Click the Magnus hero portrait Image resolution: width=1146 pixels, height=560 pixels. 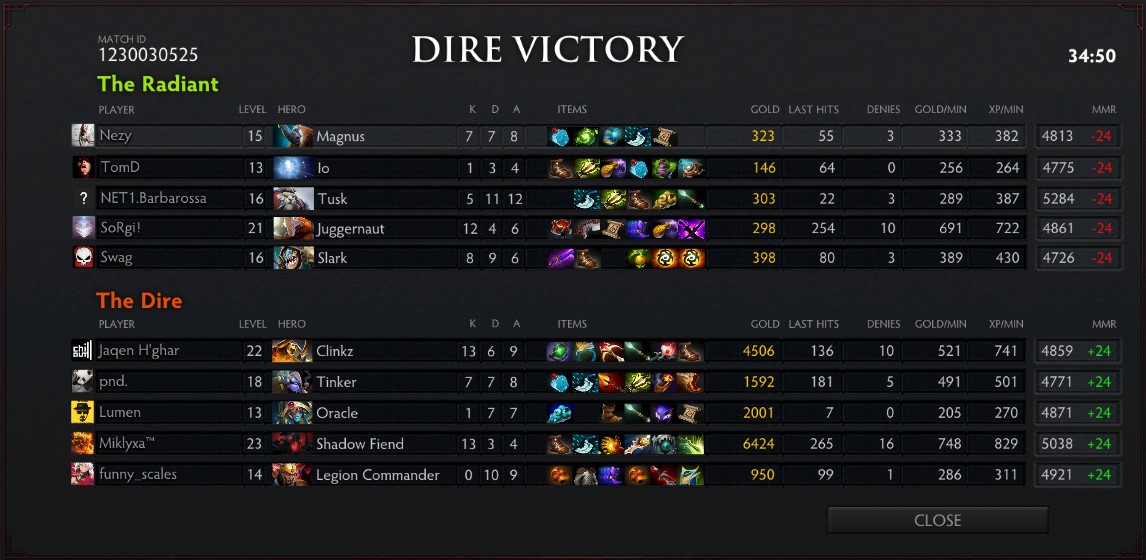[293, 136]
